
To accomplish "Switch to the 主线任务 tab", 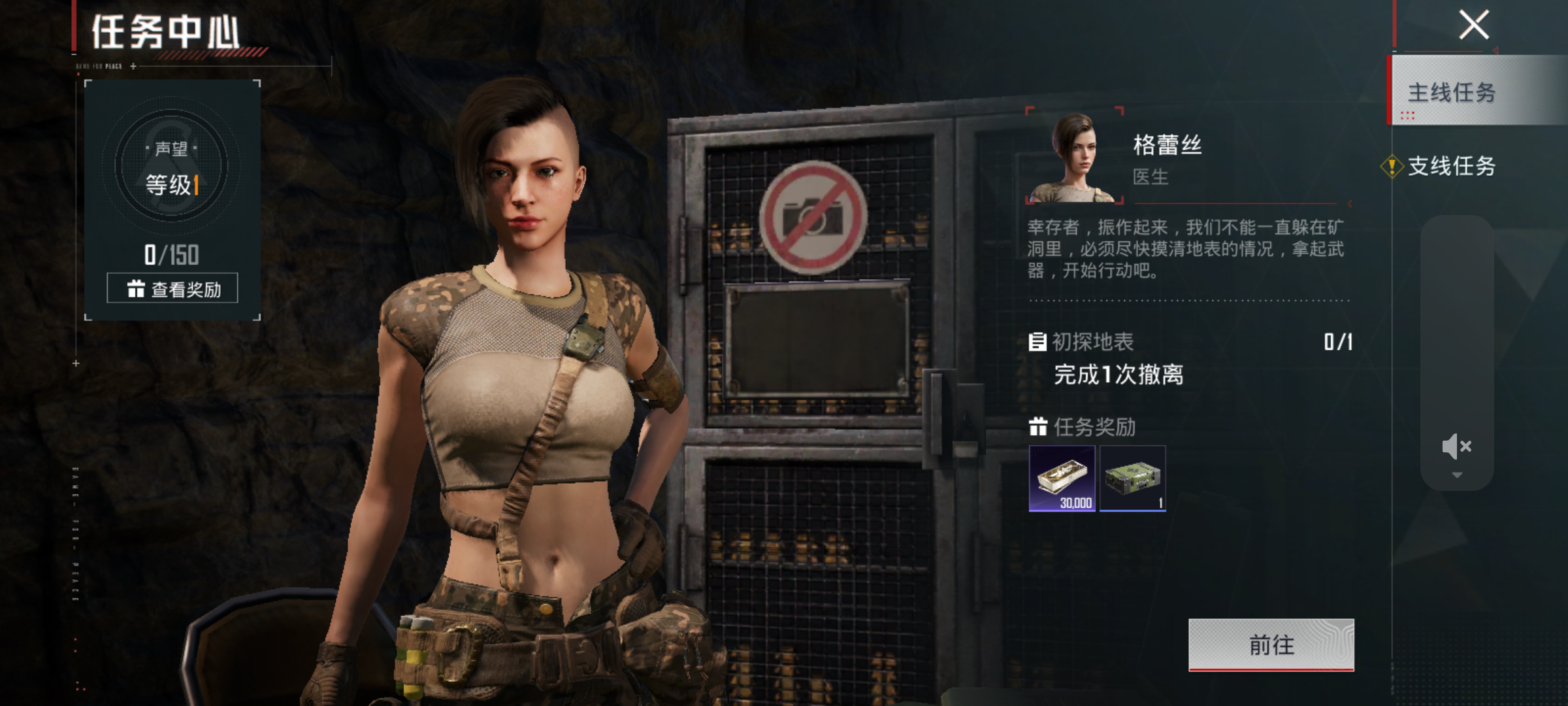I will [x=1452, y=92].
